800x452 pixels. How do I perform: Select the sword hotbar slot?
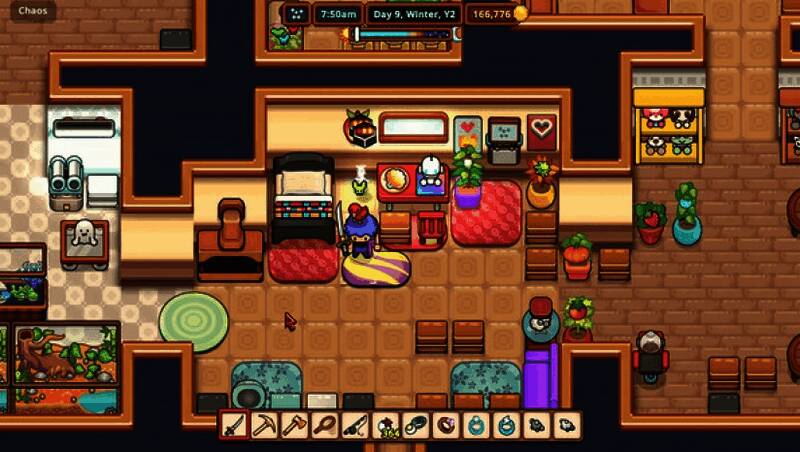[234, 425]
